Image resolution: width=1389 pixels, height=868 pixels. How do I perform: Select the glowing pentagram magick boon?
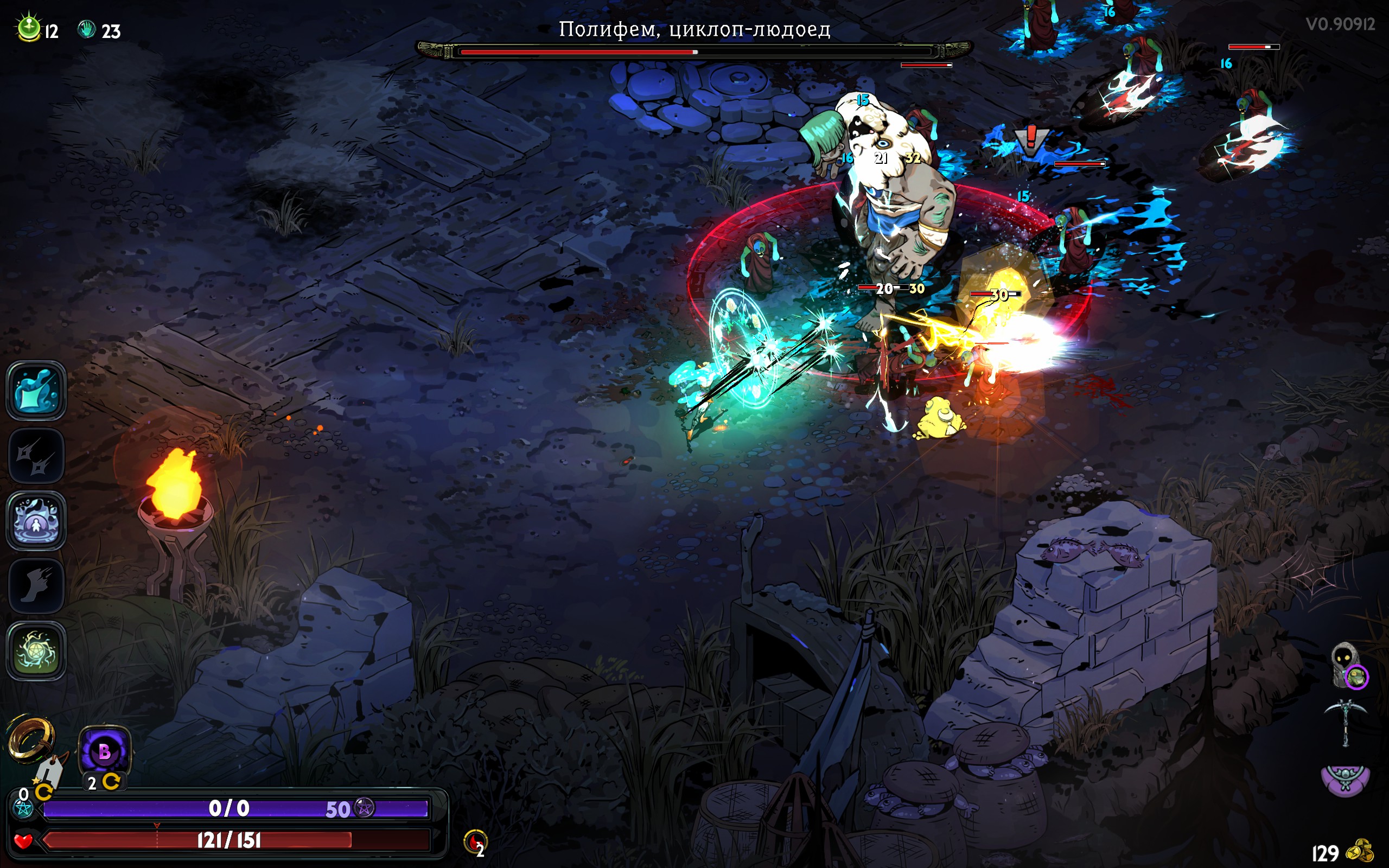coord(36,650)
